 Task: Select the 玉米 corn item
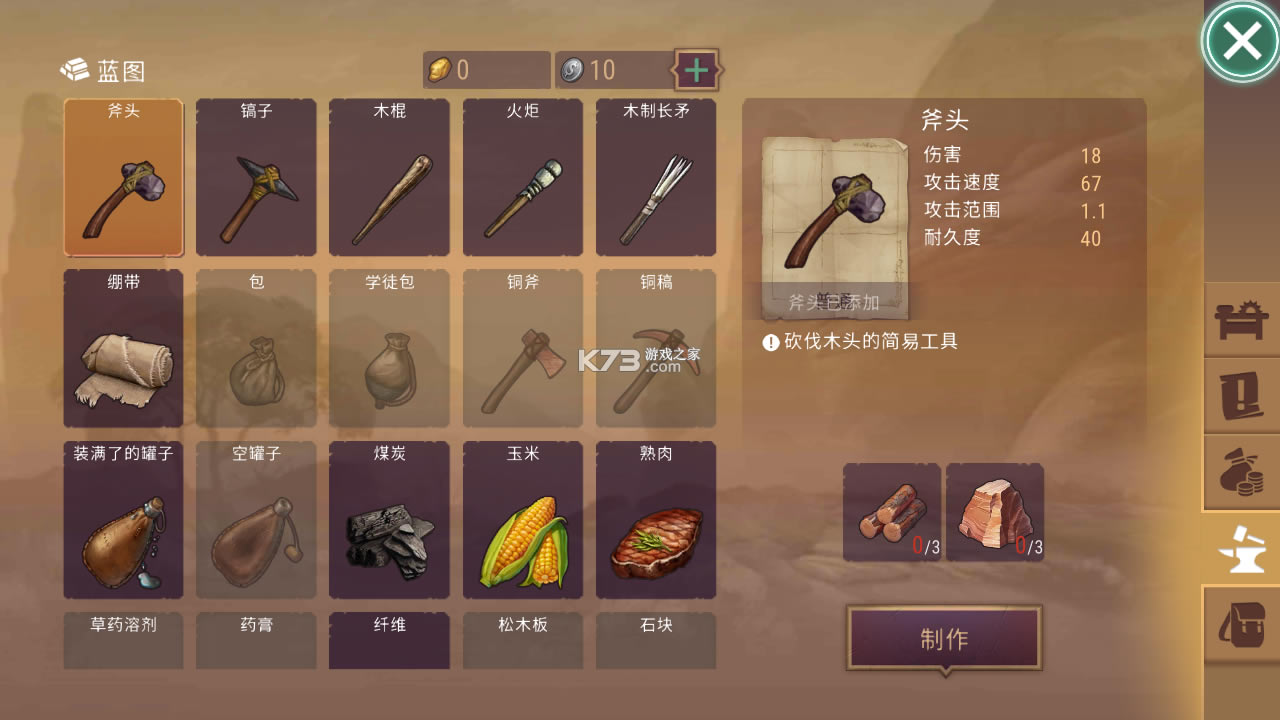point(522,519)
